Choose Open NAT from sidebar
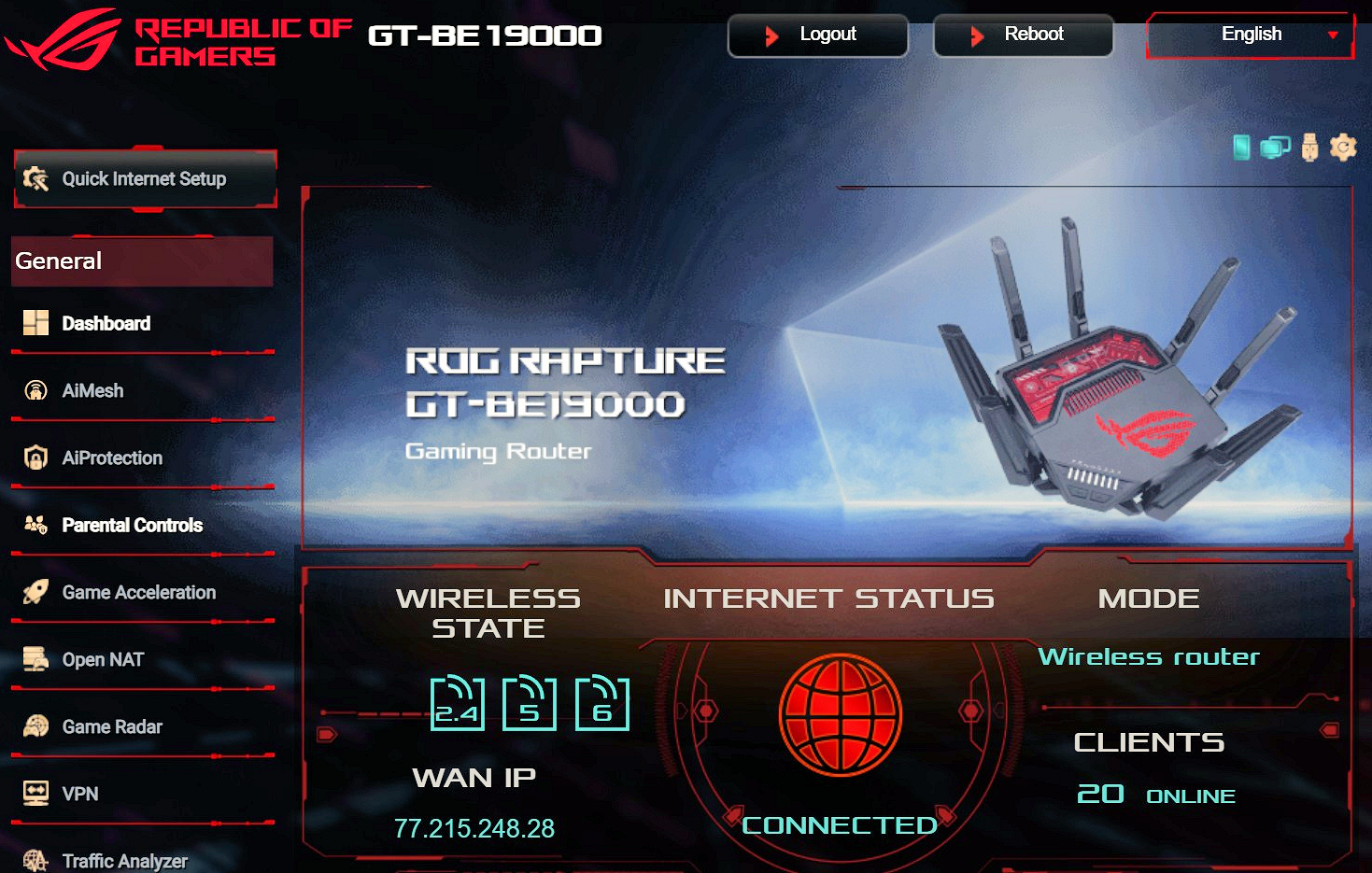This screenshot has width=1372, height=873. pyautogui.click(x=103, y=660)
